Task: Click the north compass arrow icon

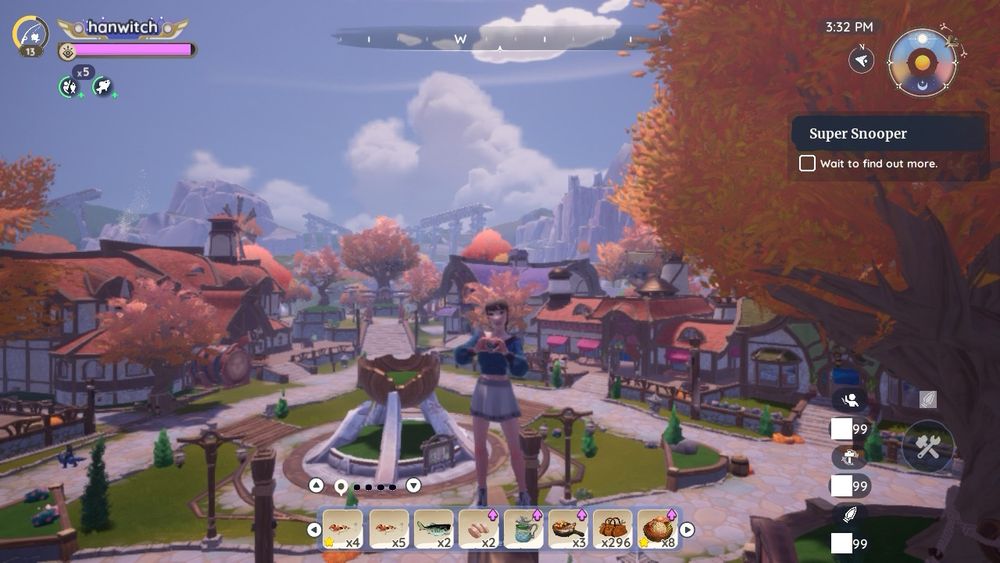Action: tap(861, 60)
